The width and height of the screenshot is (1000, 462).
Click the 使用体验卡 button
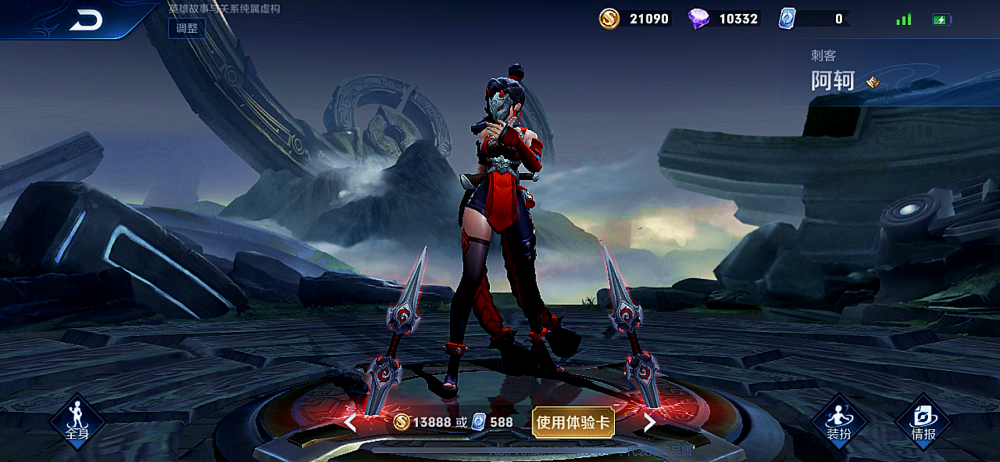tap(573, 422)
